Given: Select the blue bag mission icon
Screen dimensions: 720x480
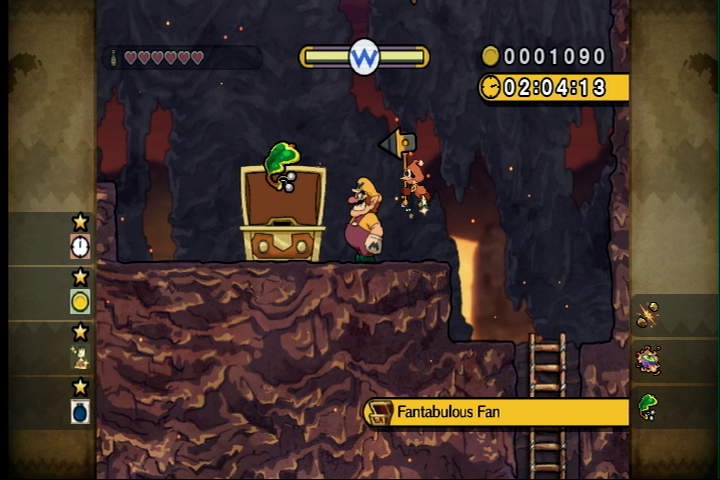Looking at the screenshot, I should coord(80,411).
